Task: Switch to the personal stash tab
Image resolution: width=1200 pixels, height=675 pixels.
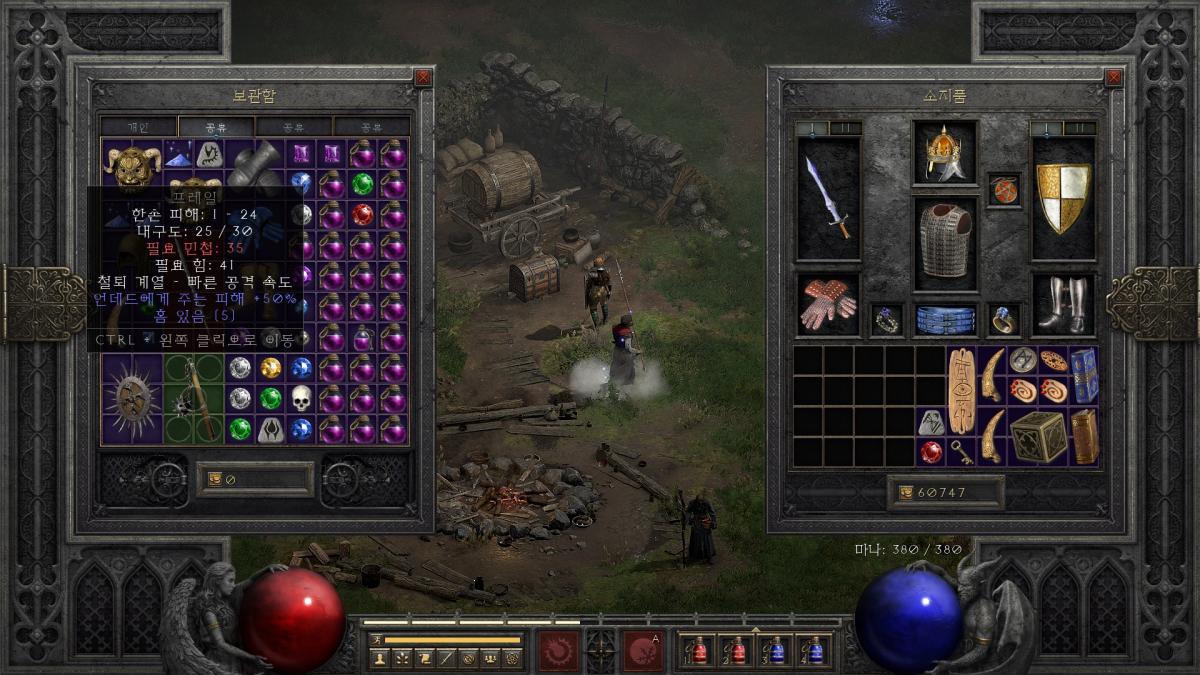Action: (x=138, y=127)
